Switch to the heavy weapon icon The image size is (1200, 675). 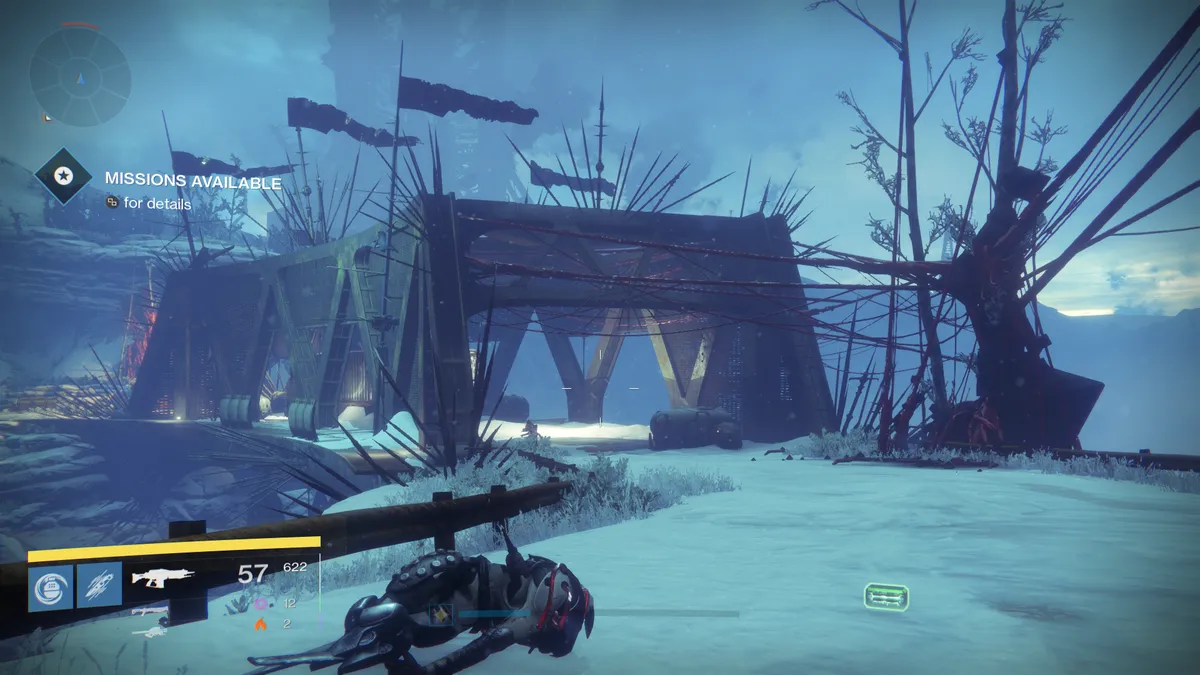click(x=150, y=631)
